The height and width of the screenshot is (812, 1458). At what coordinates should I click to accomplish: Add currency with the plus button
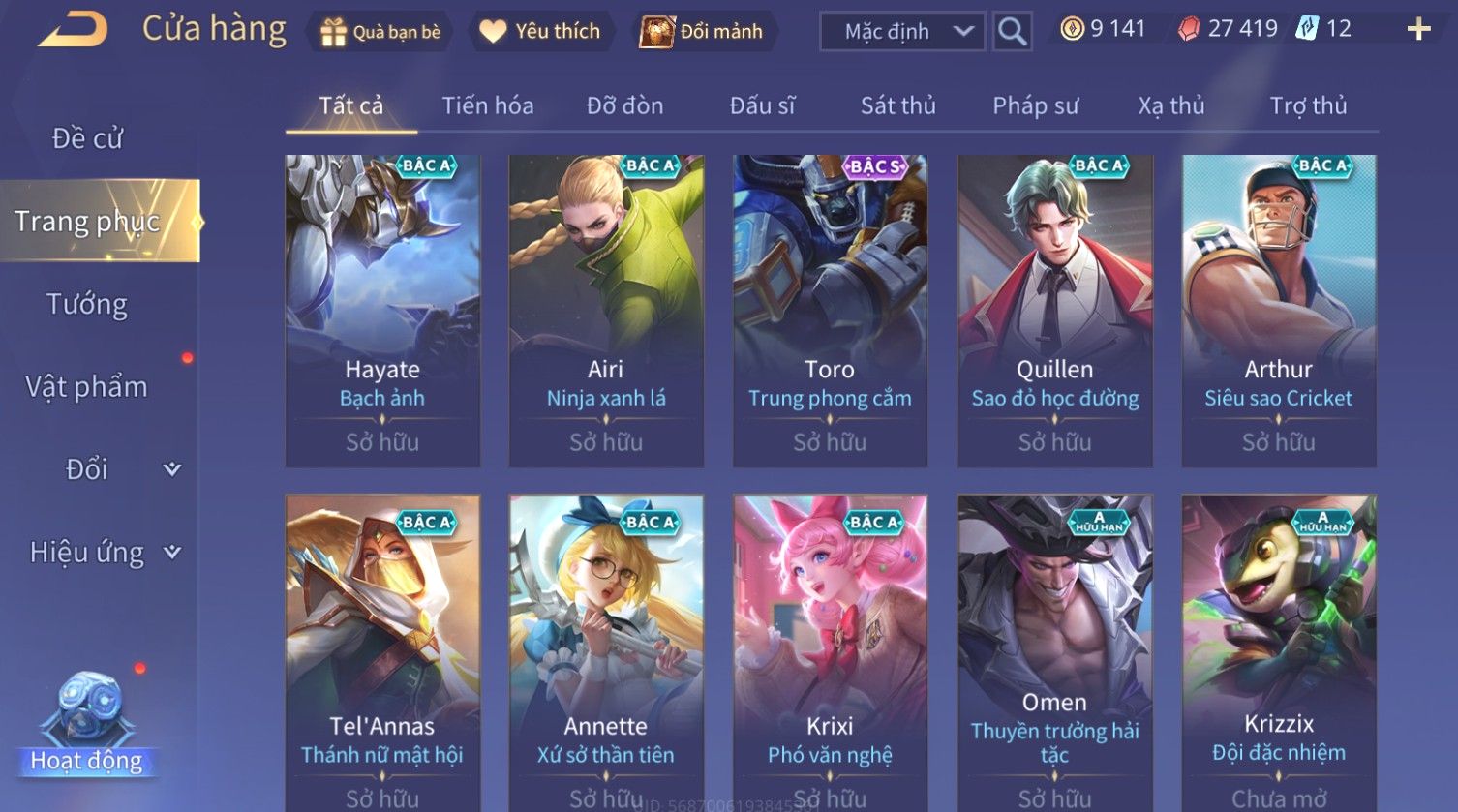pos(1418,30)
